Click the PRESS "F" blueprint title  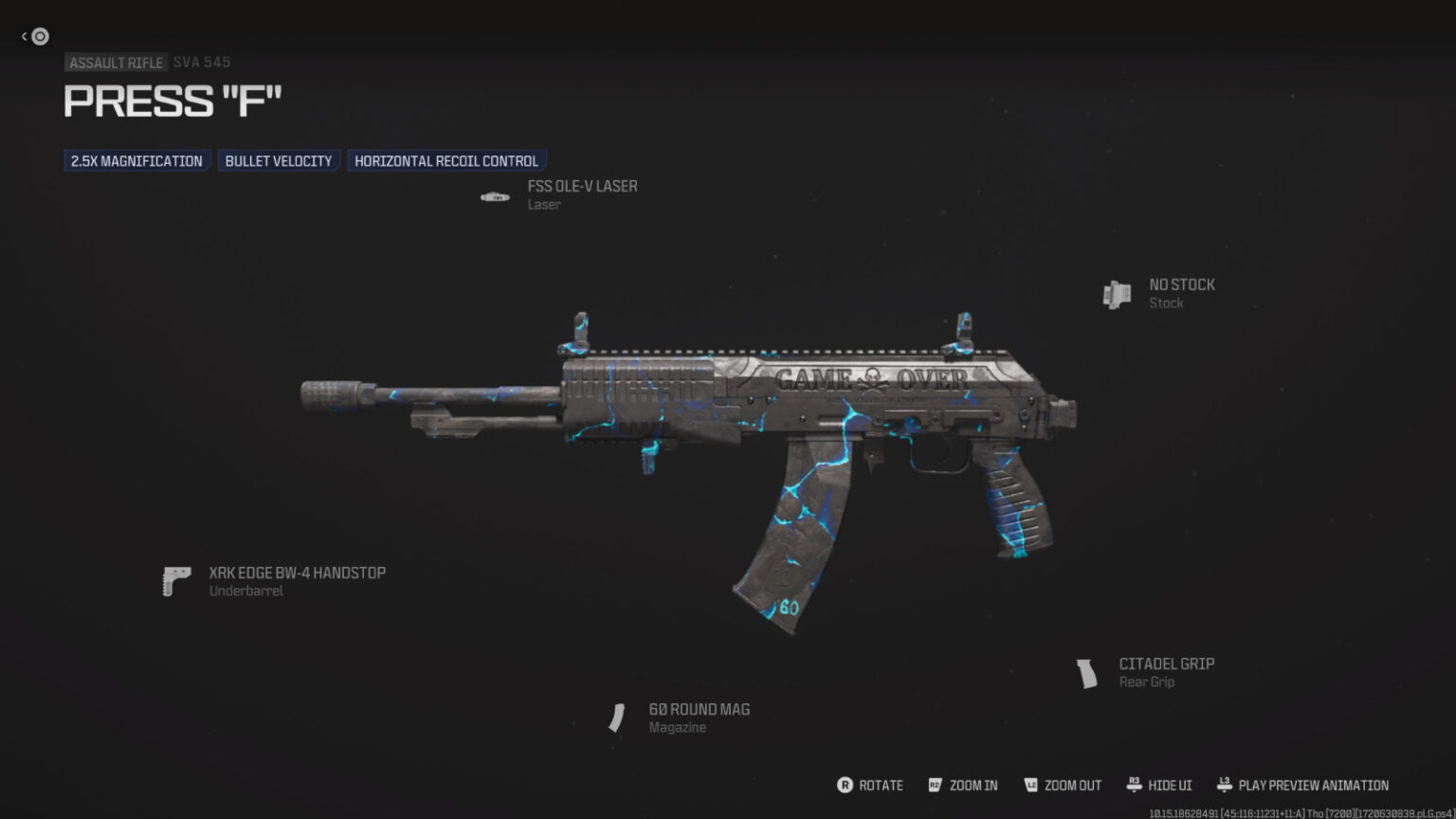point(173,101)
